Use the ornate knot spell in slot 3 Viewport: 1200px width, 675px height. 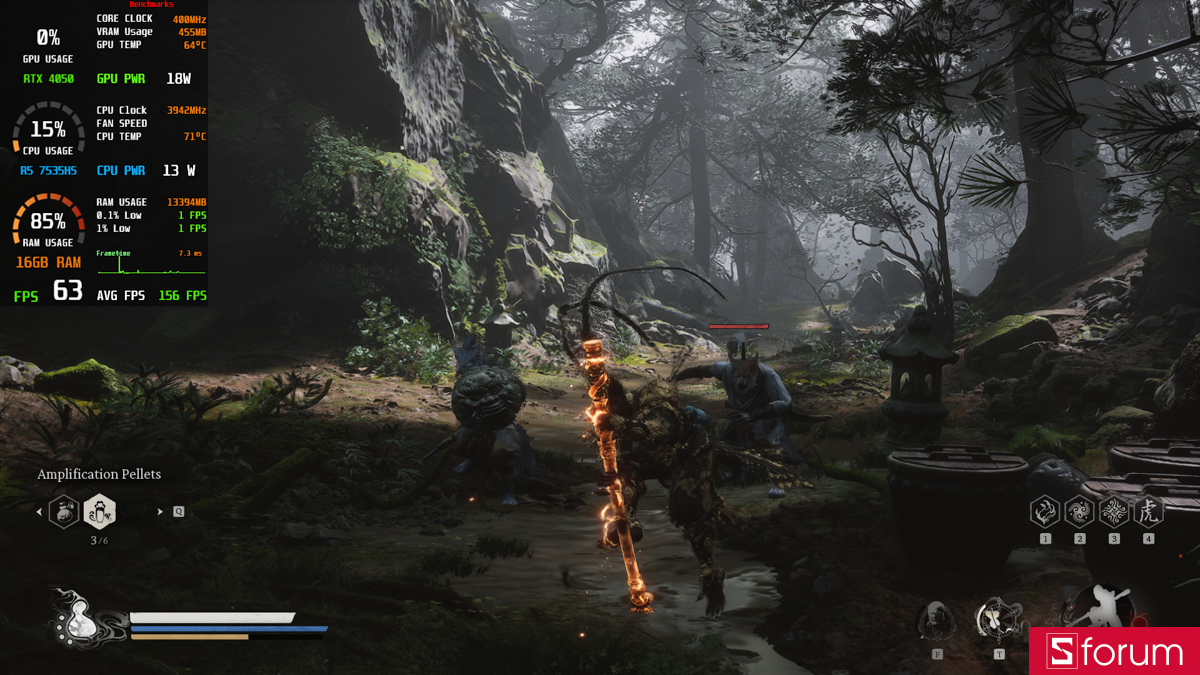click(1114, 513)
